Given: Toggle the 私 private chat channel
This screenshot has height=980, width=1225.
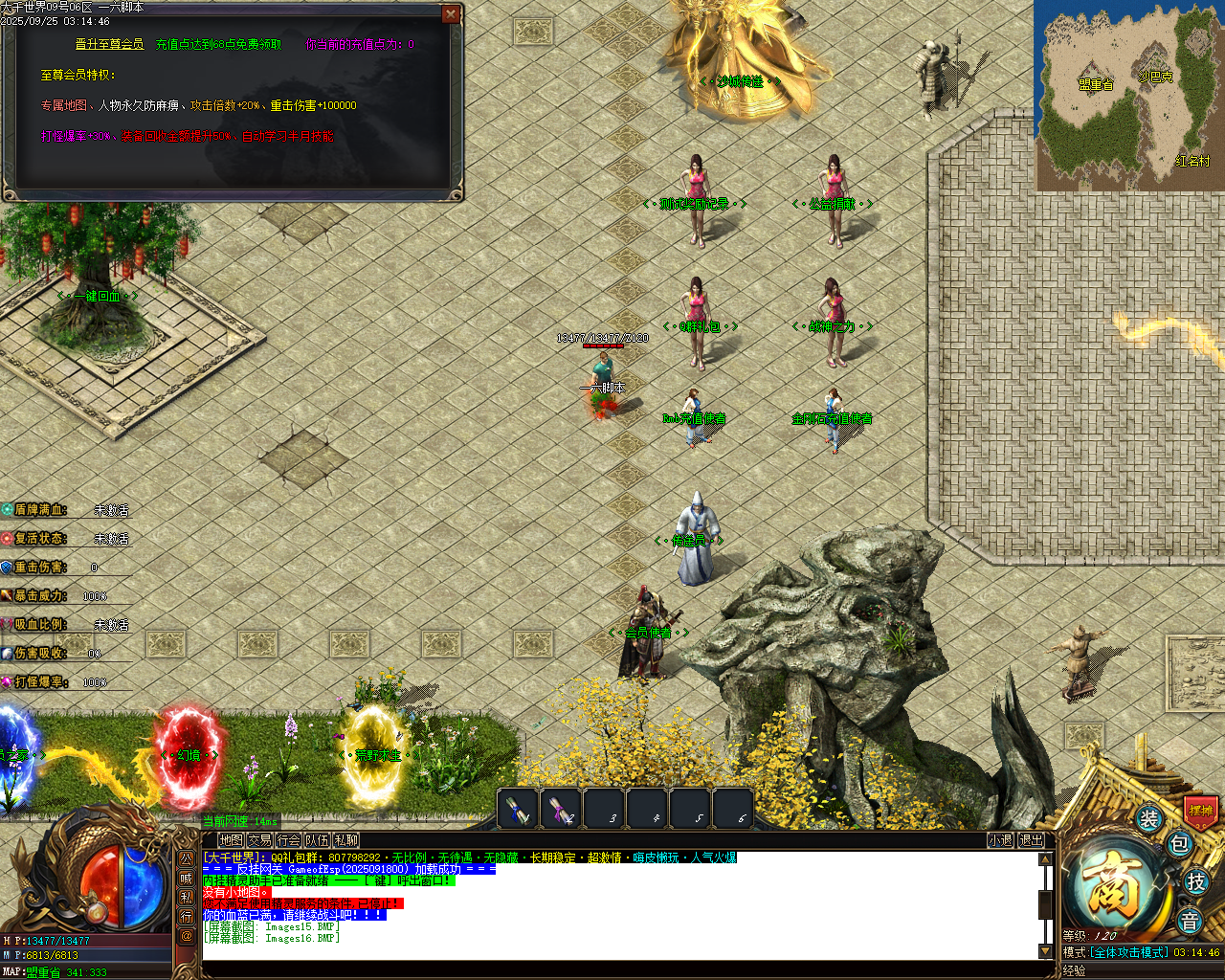Looking at the screenshot, I should (187, 896).
